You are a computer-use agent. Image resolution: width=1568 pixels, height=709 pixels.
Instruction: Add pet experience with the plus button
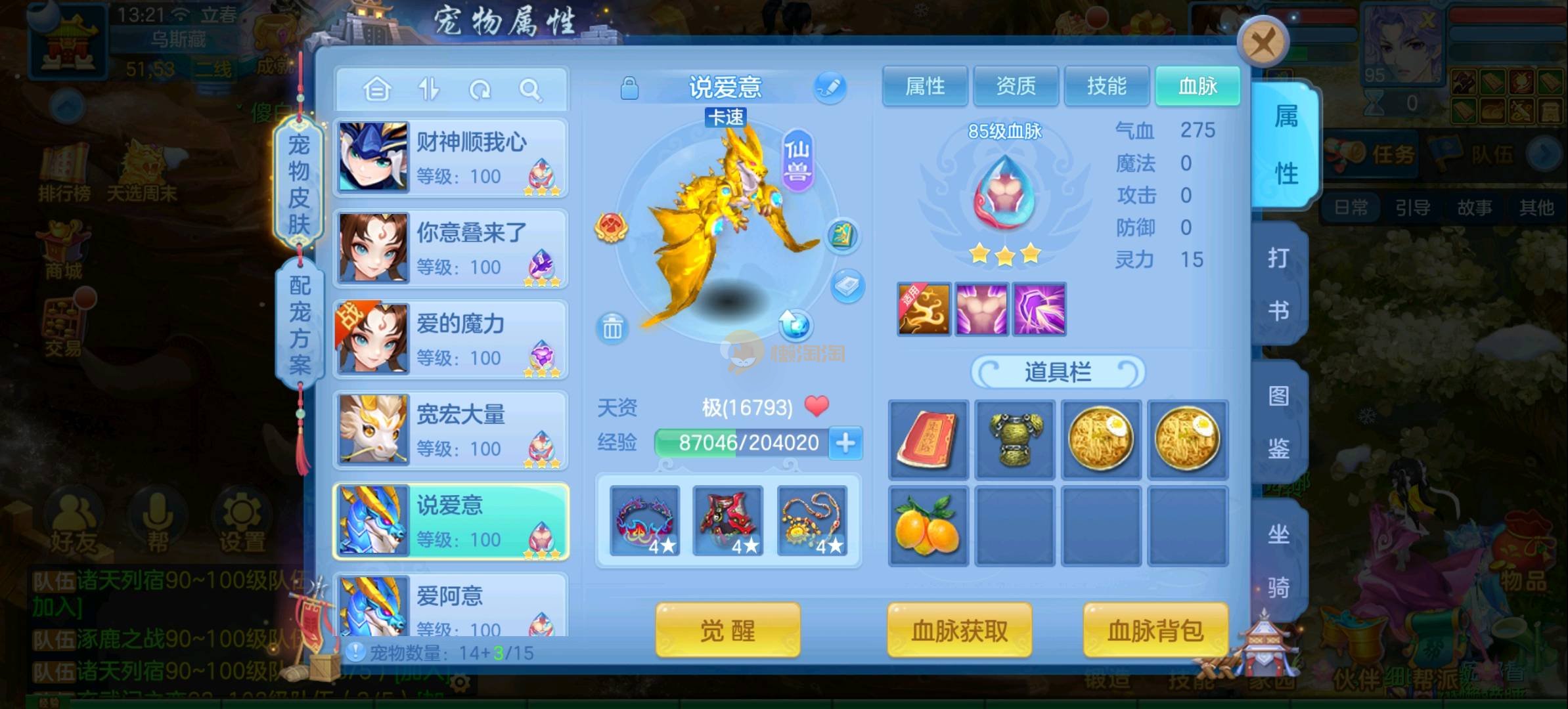coord(845,443)
